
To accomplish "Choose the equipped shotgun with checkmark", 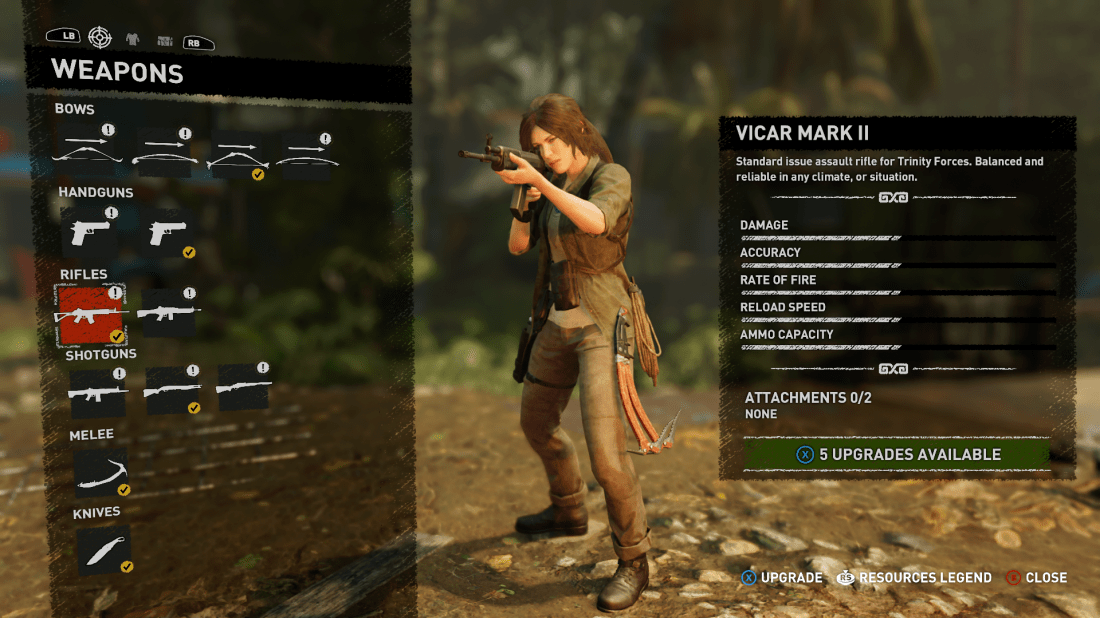I will (173, 392).
